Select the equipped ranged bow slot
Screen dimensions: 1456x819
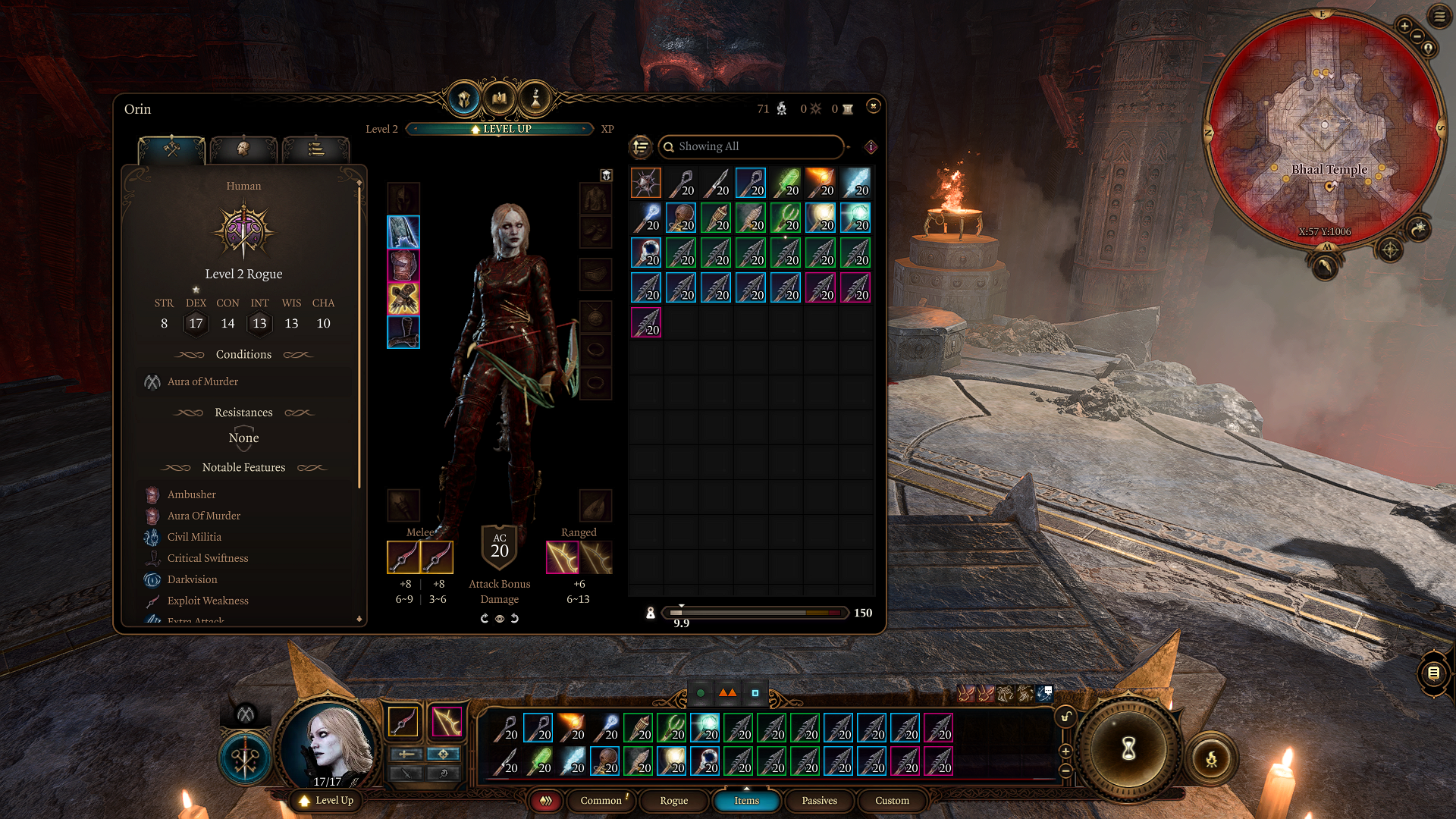tap(563, 557)
